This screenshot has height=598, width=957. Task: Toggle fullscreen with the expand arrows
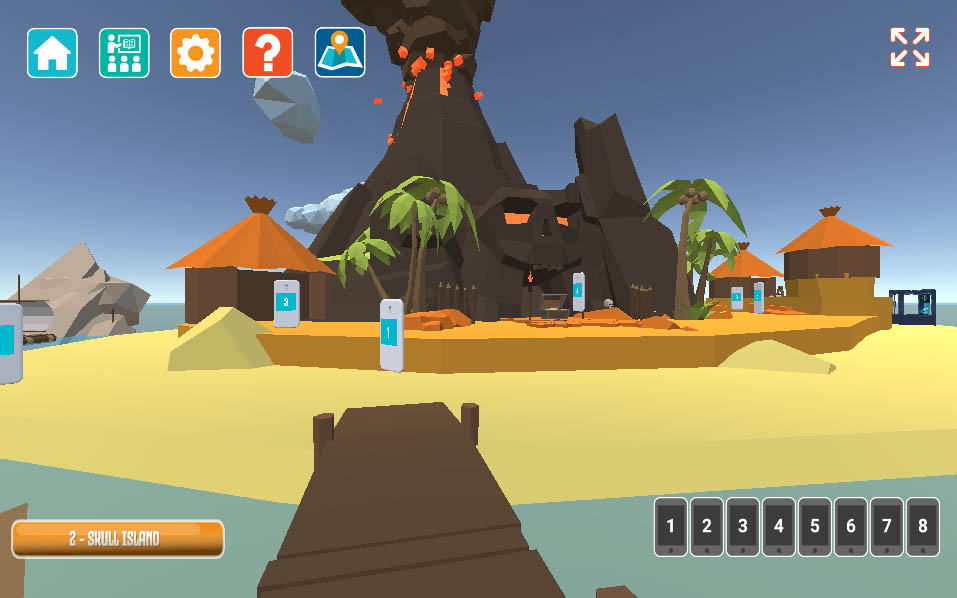pos(909,48)
